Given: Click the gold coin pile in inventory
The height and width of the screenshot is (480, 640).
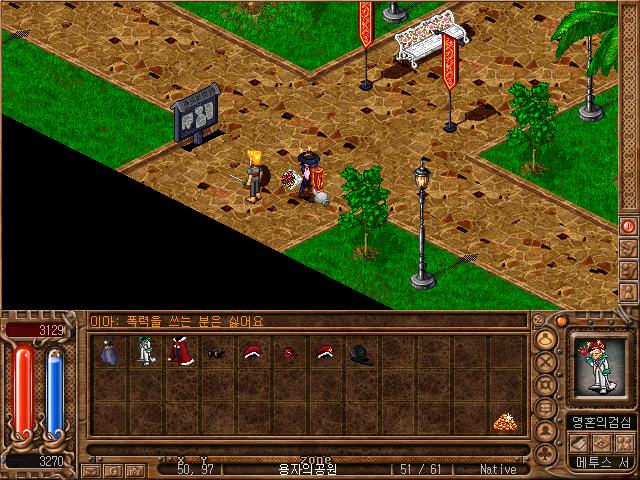Looking at the screenshot, I should [x=502, y=422].
